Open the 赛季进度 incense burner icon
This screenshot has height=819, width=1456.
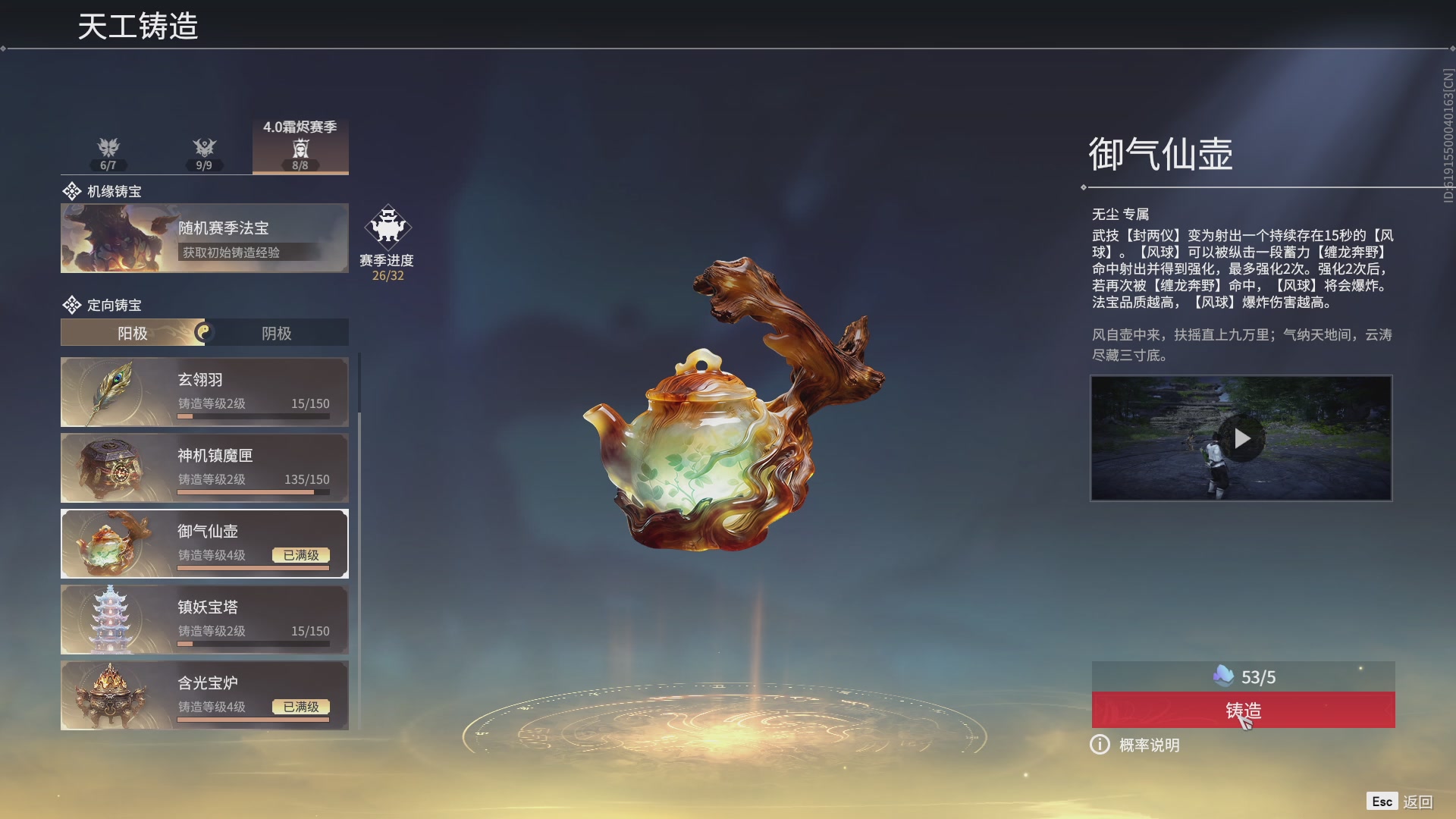[x=388, y=226]
